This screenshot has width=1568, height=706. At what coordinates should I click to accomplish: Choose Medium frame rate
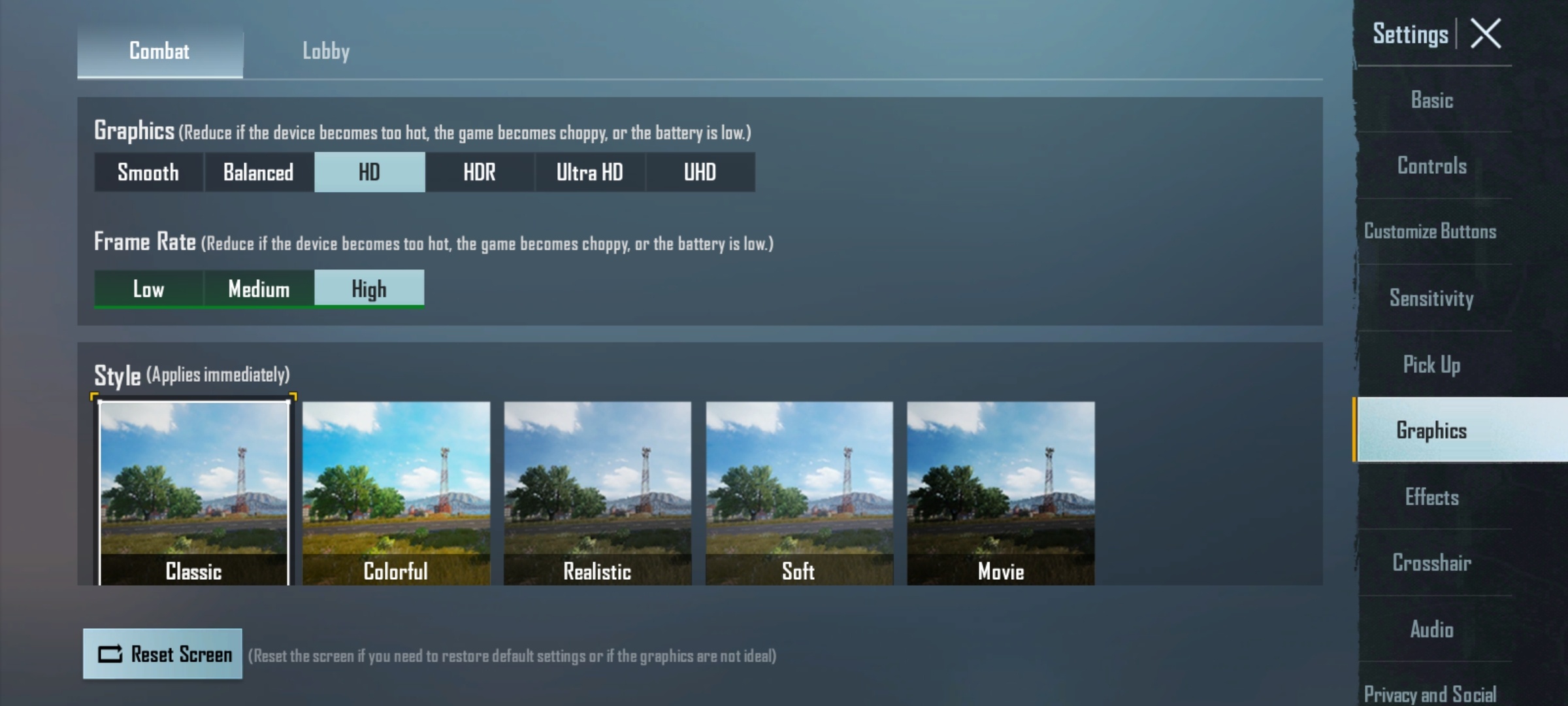[x=259, y=289]
